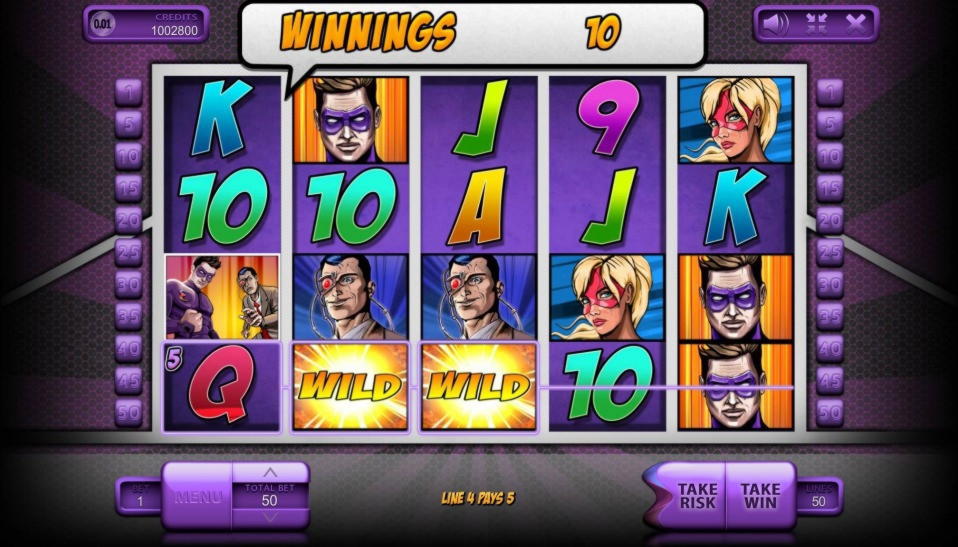Increase total bet with the up arrow

click(x=270, y=472)
